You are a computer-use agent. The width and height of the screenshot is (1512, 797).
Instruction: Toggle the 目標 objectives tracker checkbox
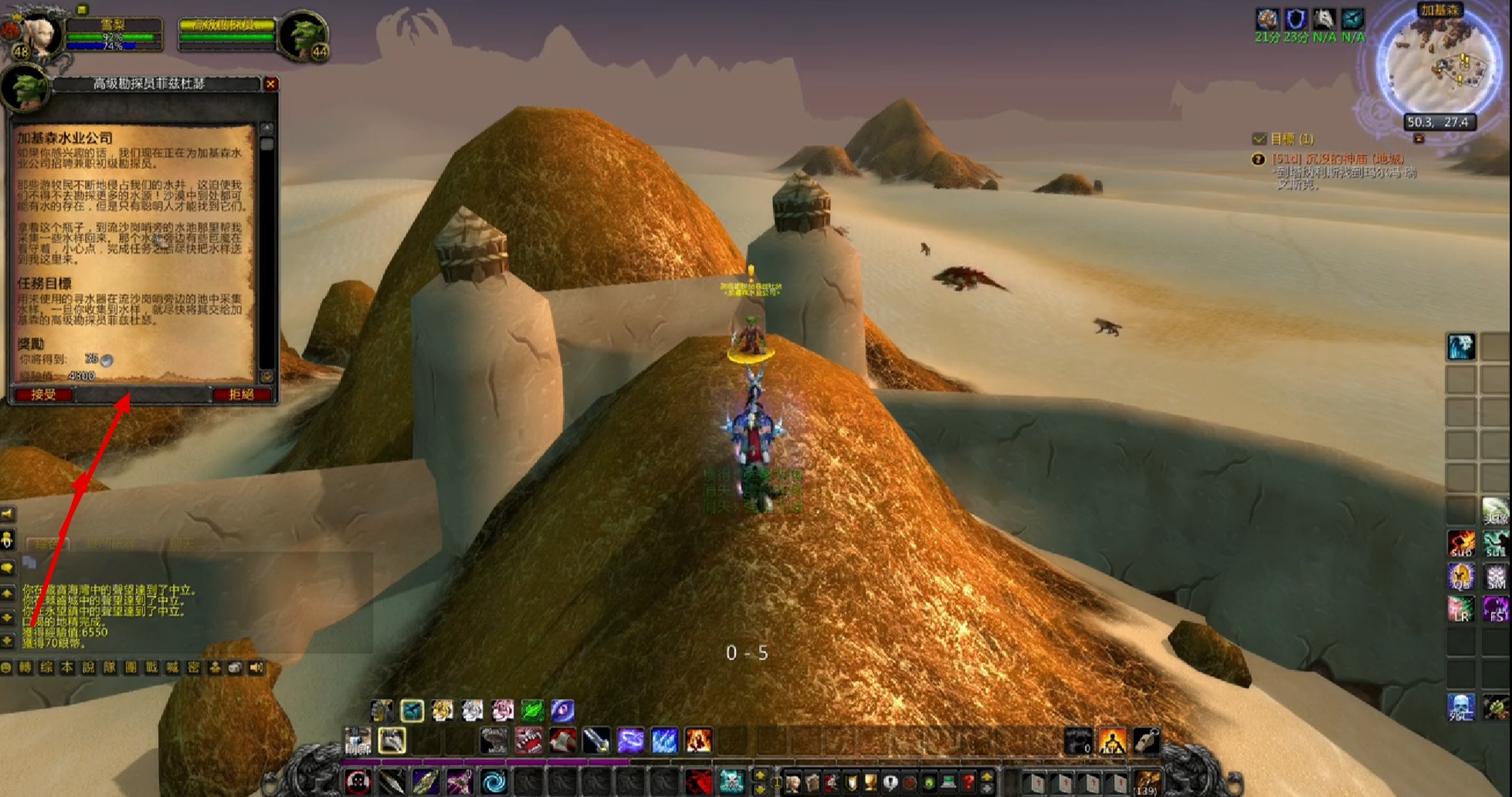tap(1259, 139)
